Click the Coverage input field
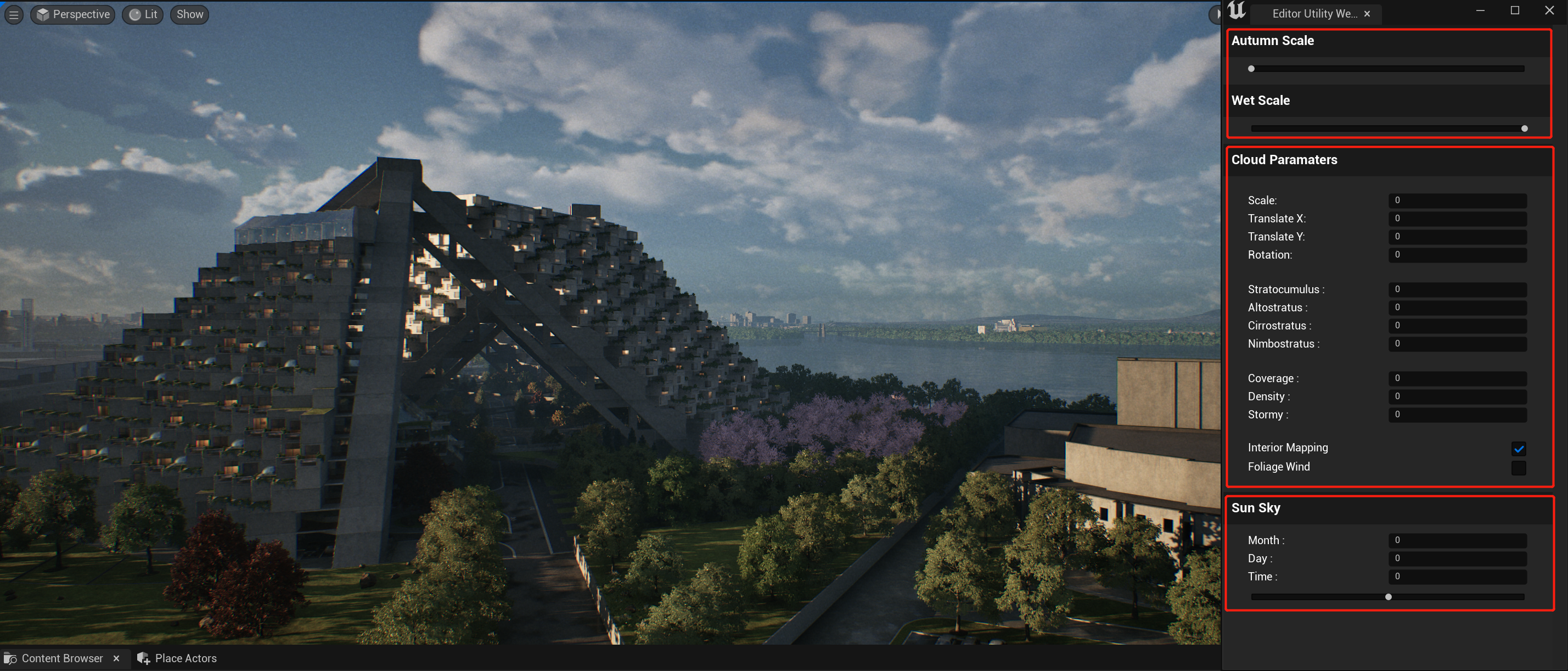Screen dimensions: 1568x671 [1457, 378]
